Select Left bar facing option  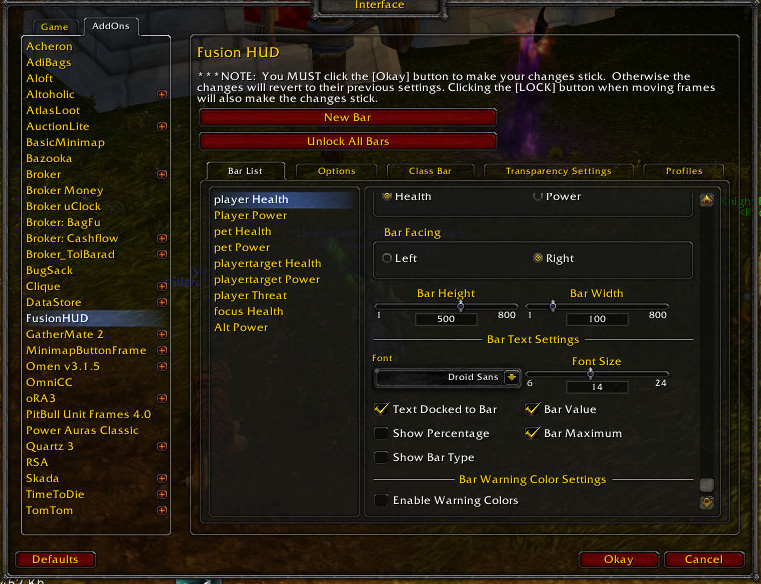[387, 259]
